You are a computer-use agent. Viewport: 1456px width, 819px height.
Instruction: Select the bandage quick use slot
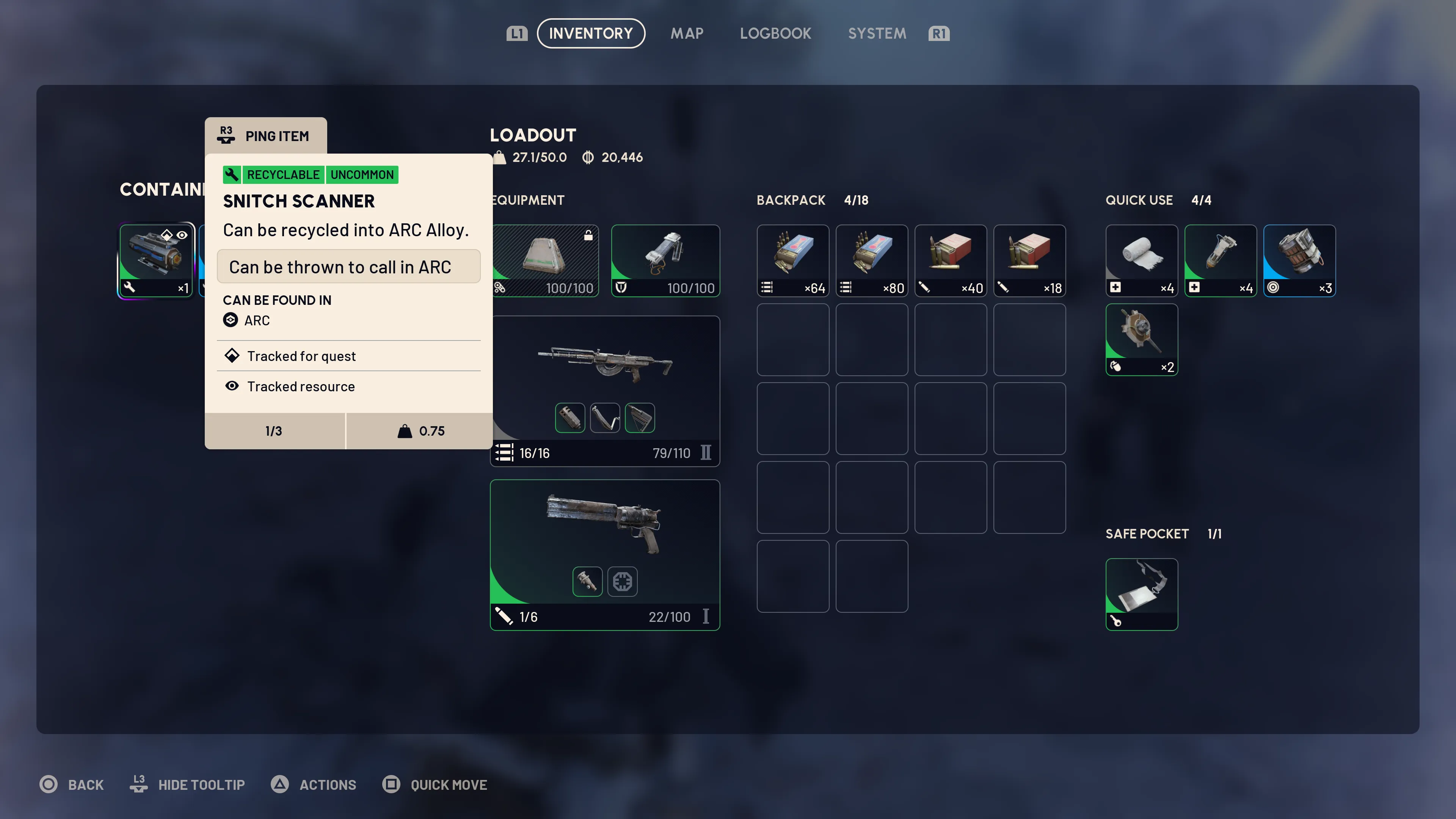[x=1141, y=260]
